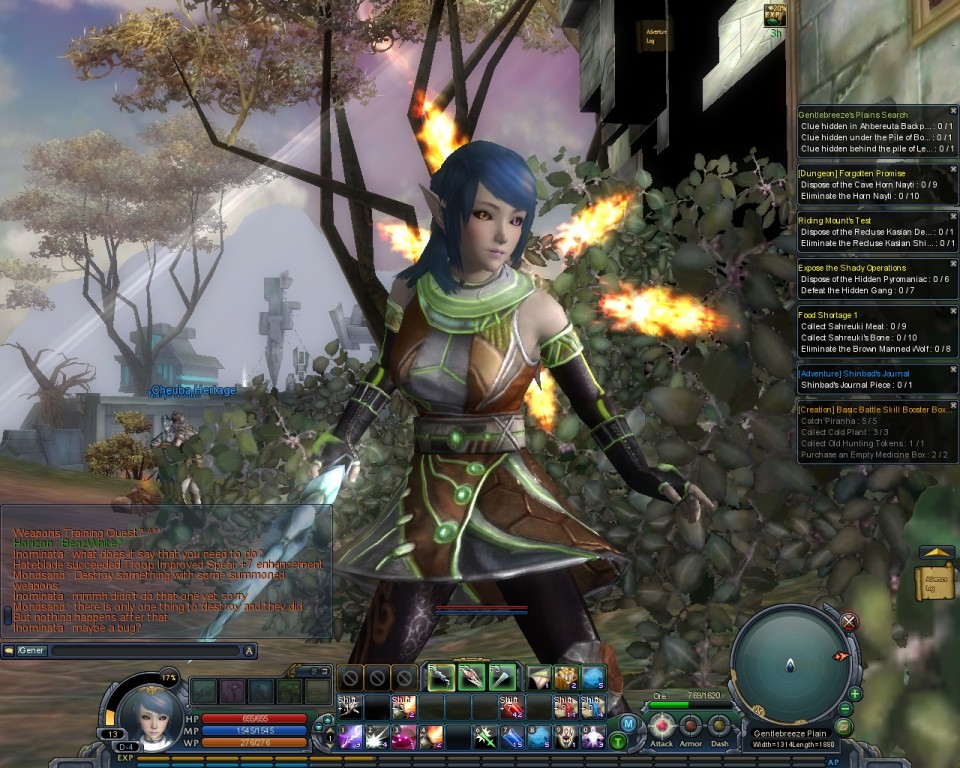This screenshot has width=960, height=768.
Task: Select the F3 weapon slot
Action: click(x=502, y=678)
